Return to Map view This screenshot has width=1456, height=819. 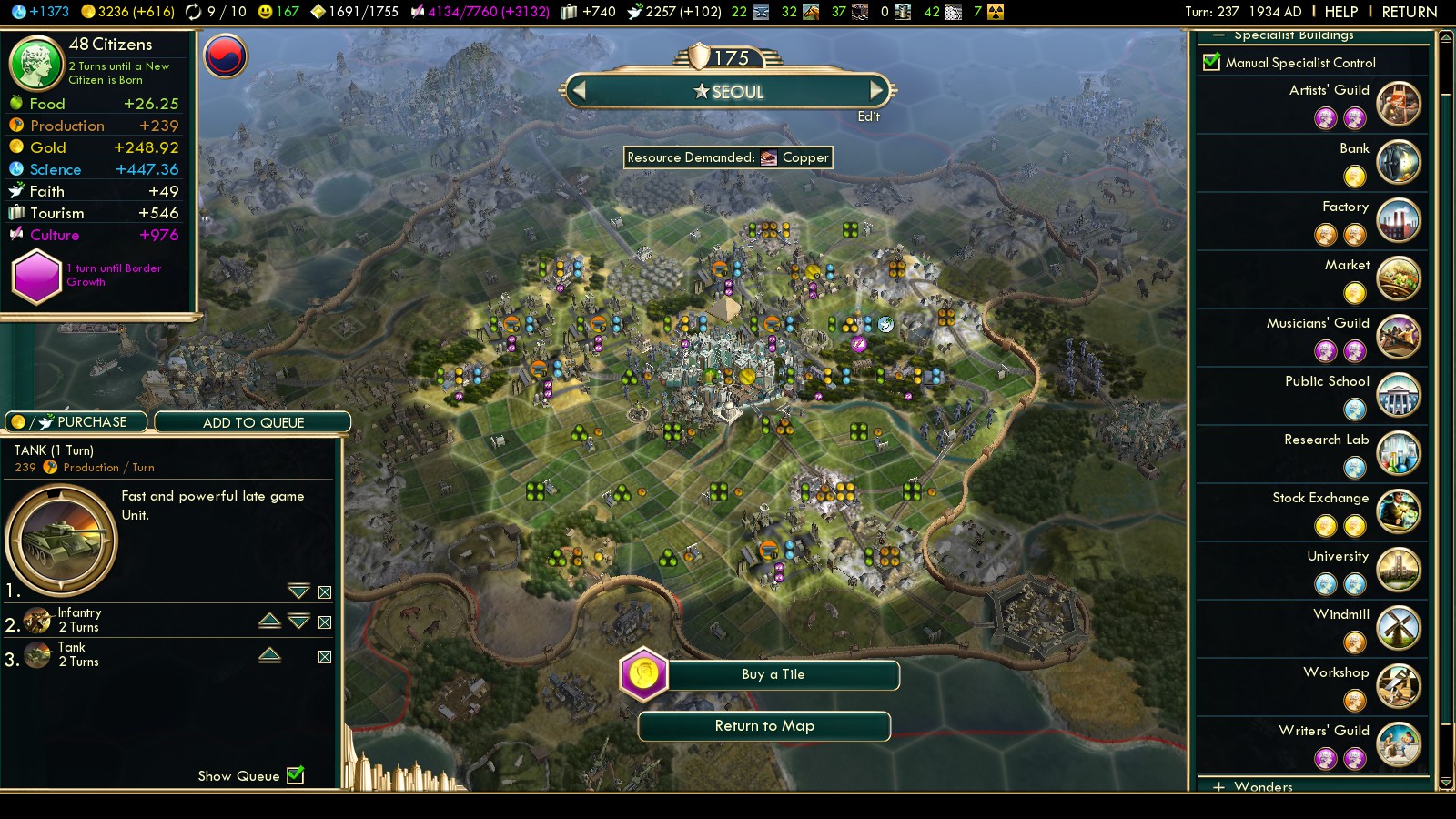(x=764, y=726)
